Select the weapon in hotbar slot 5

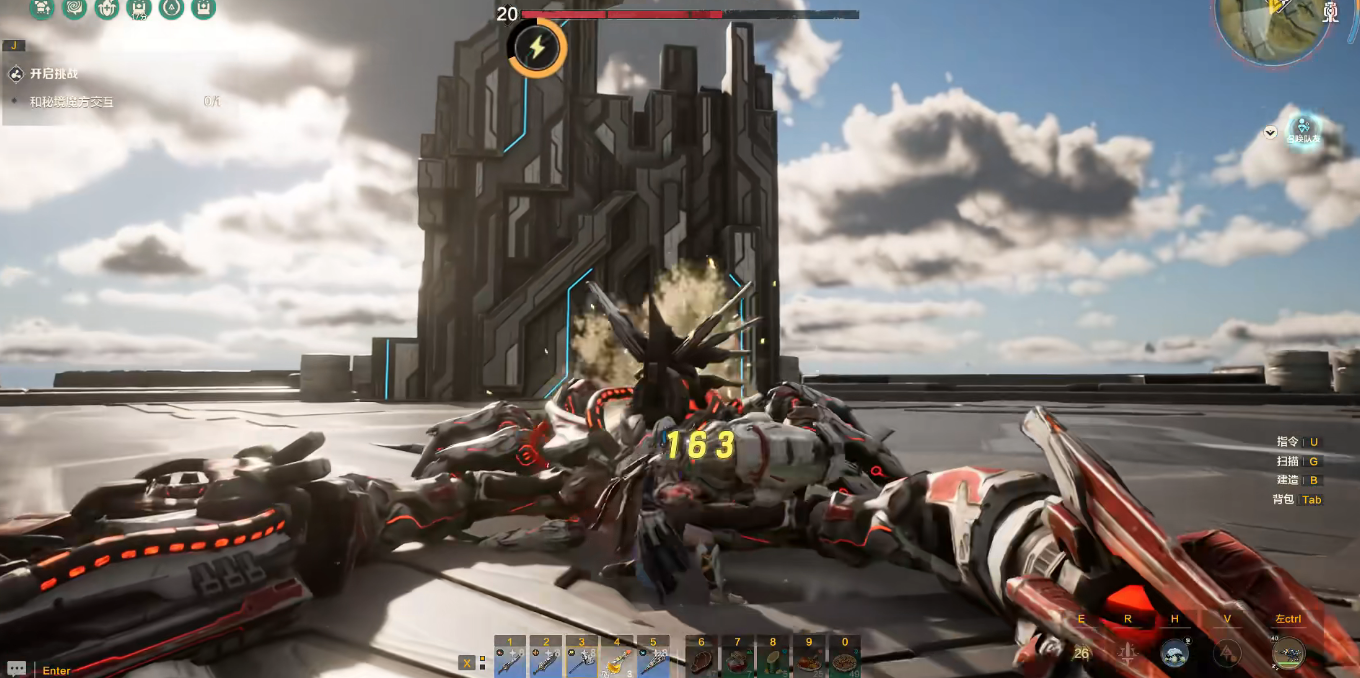point(654,660)
